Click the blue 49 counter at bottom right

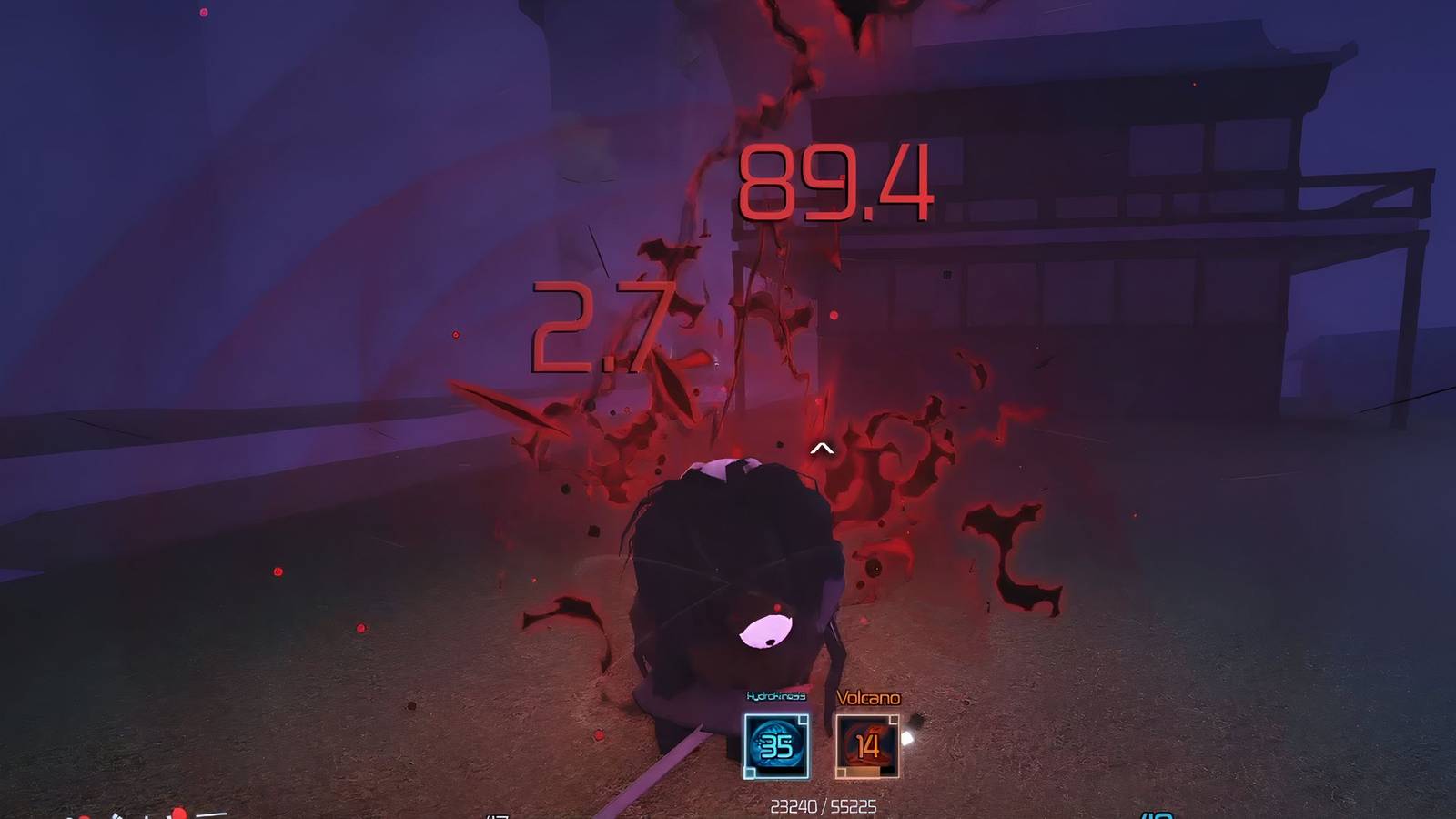[x=1158, y=814]
